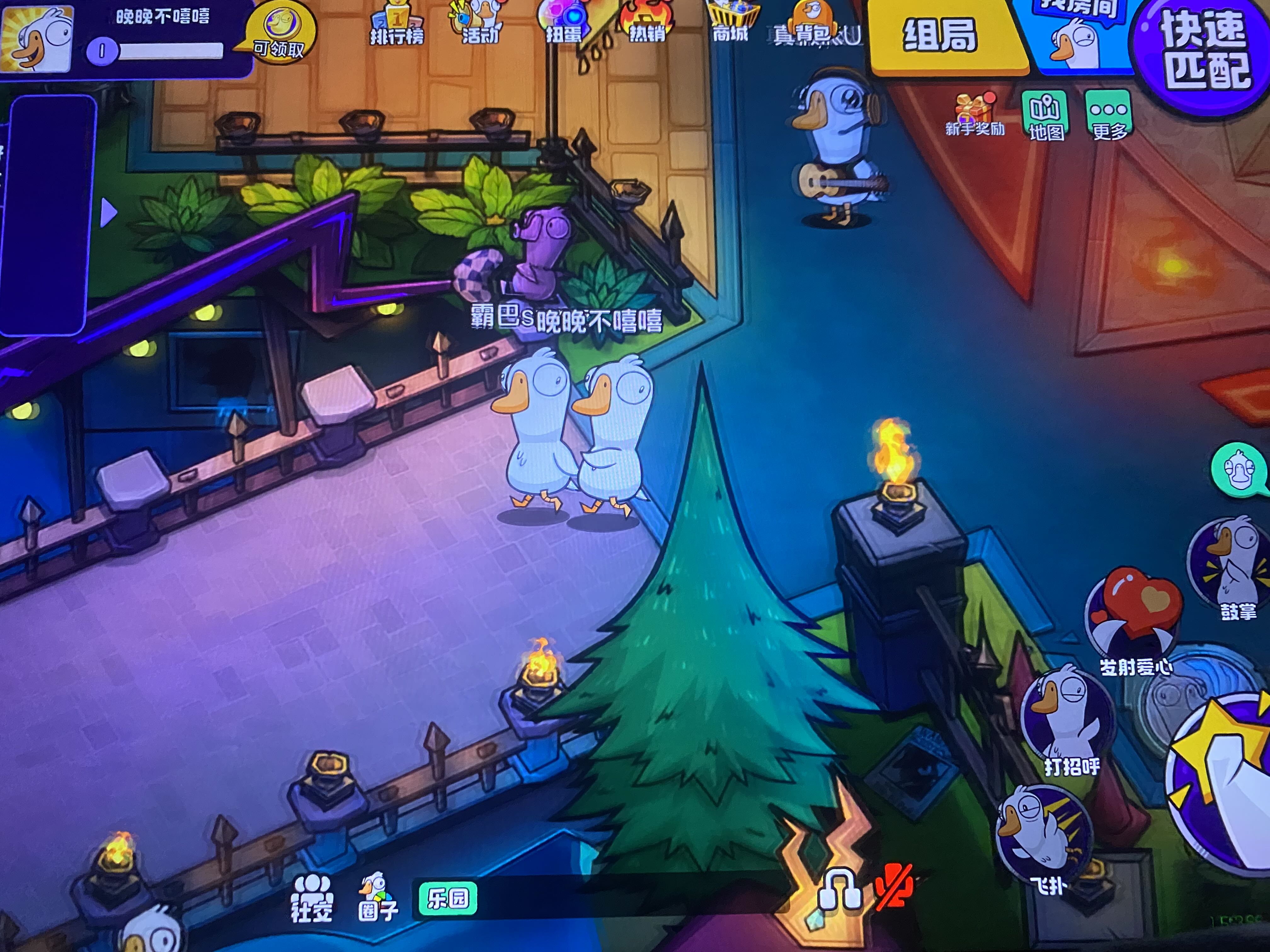Screen dimensions: 1270x952
Task: Open the 新手奖励 newbie rewards
Action: pos(974,115)
